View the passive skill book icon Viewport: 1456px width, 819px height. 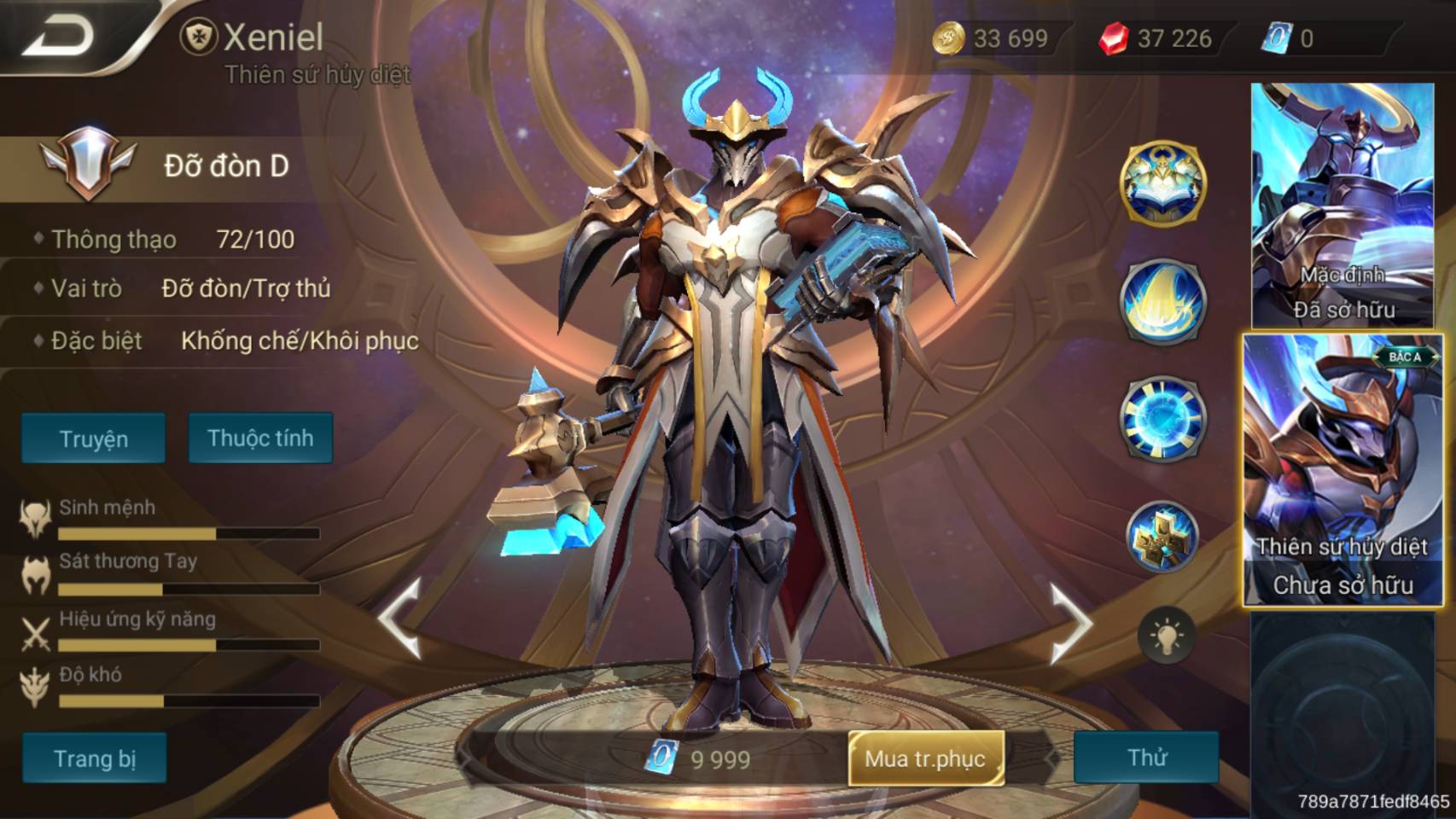point(1162,183)
